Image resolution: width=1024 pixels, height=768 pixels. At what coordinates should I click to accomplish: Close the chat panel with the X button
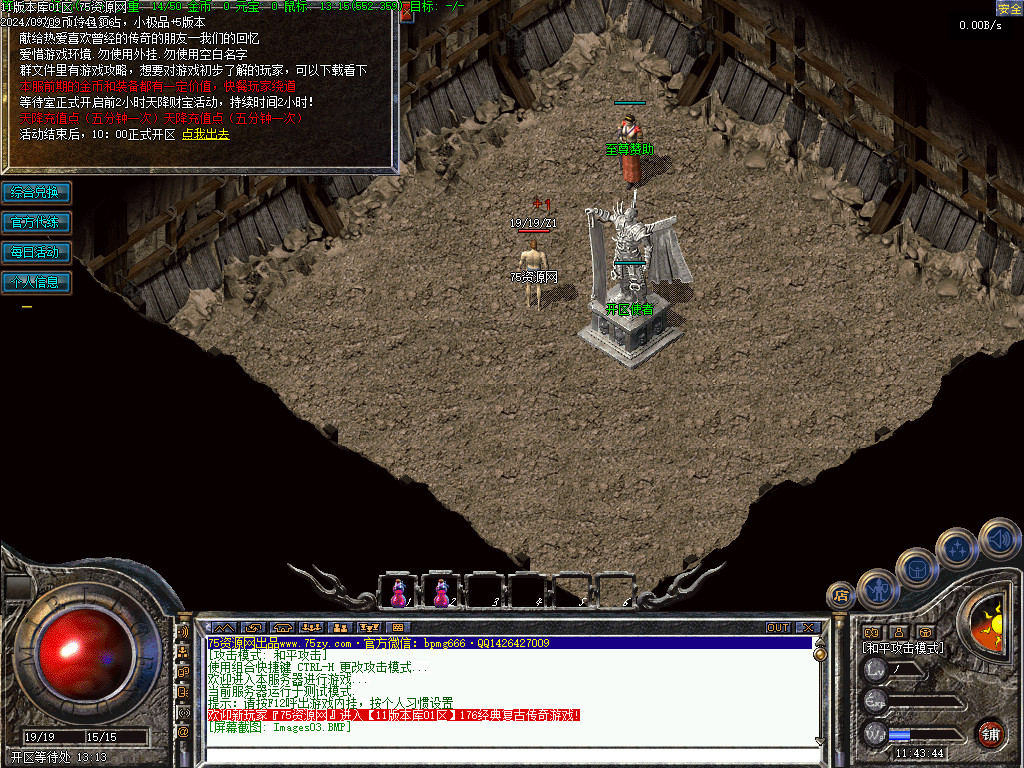[x=808, y=628]
